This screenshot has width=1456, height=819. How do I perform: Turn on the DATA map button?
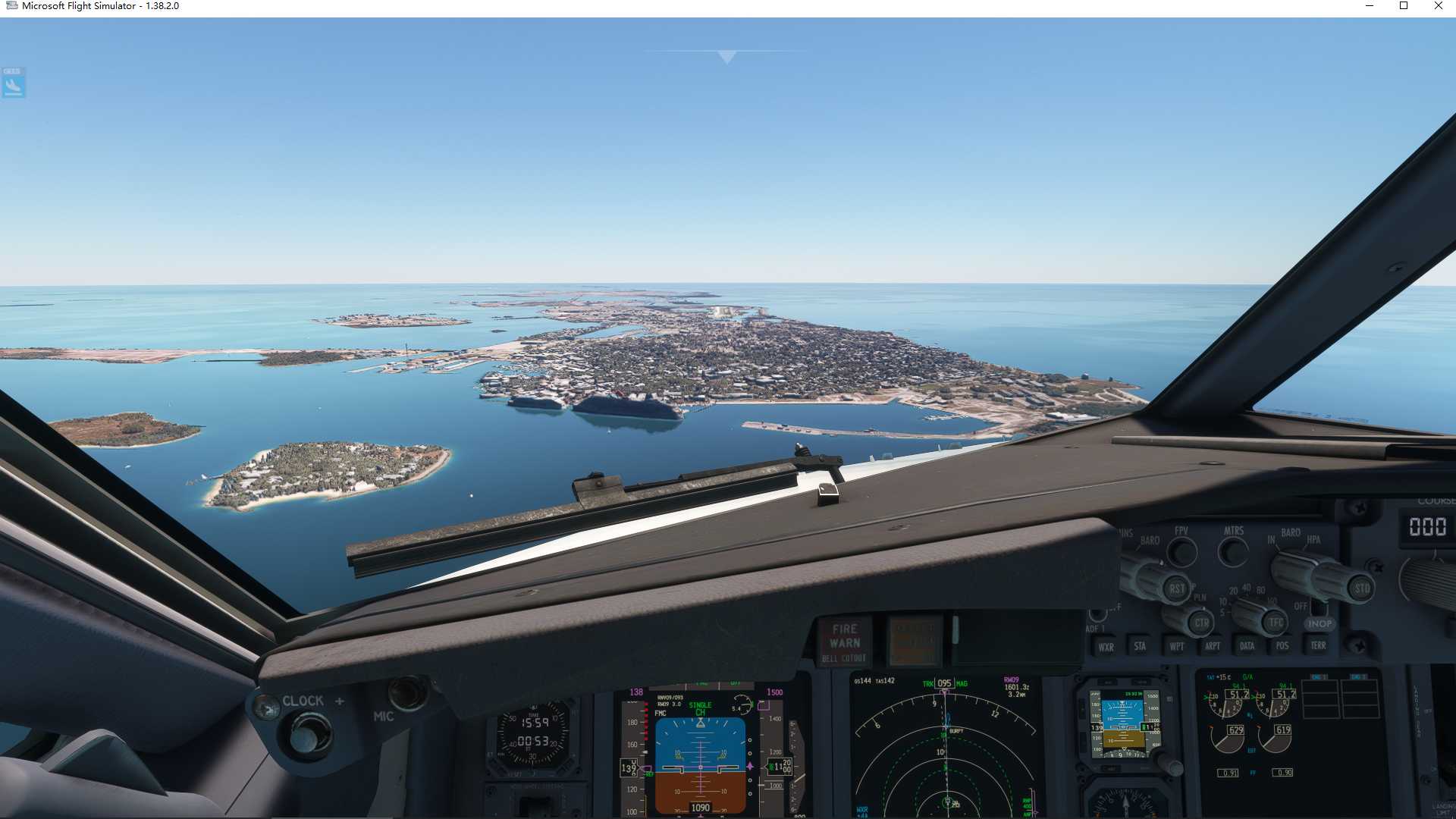click(x=1247, y=646)
